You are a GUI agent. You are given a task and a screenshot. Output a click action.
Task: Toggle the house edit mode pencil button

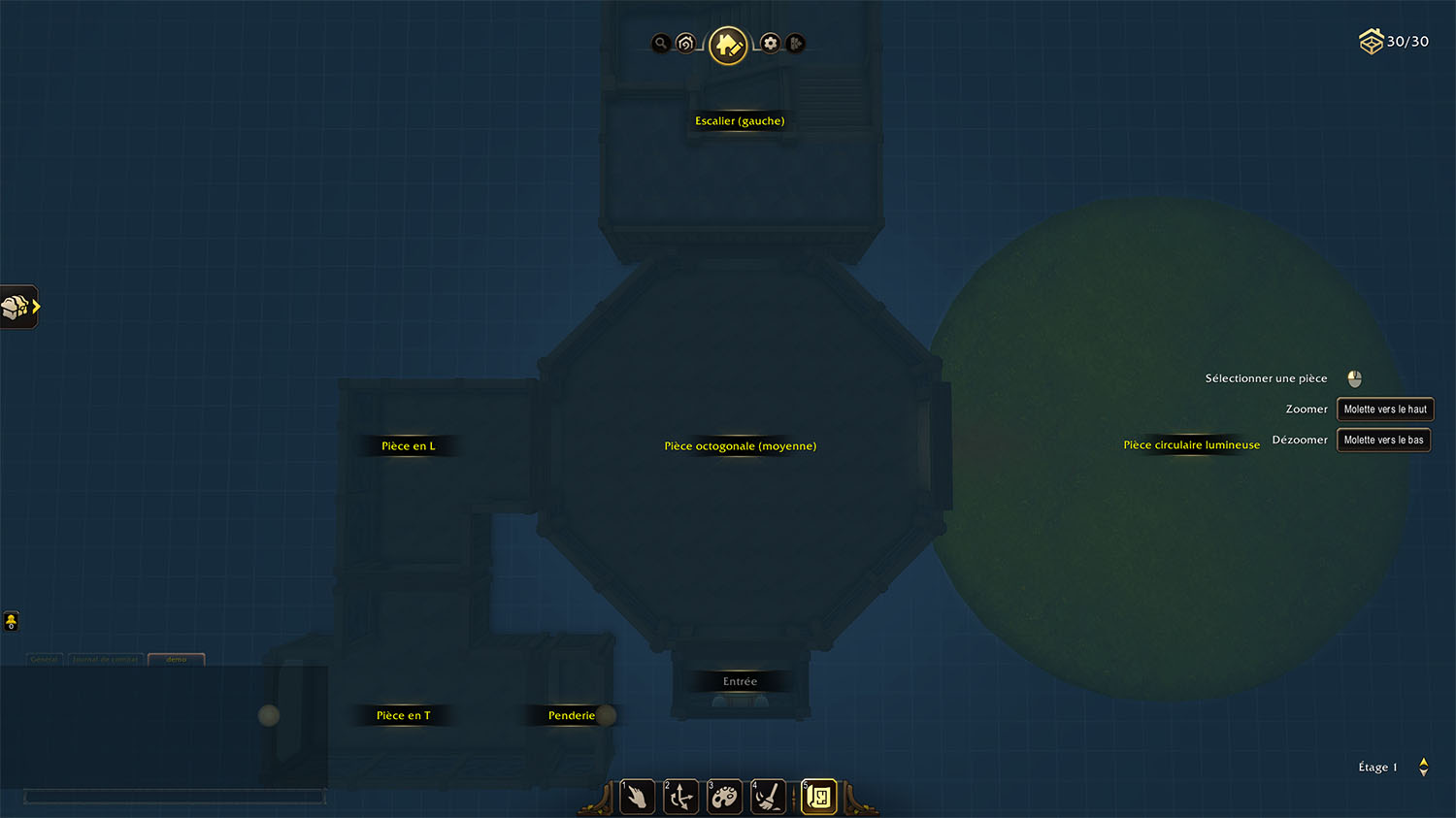click(728, 45)
